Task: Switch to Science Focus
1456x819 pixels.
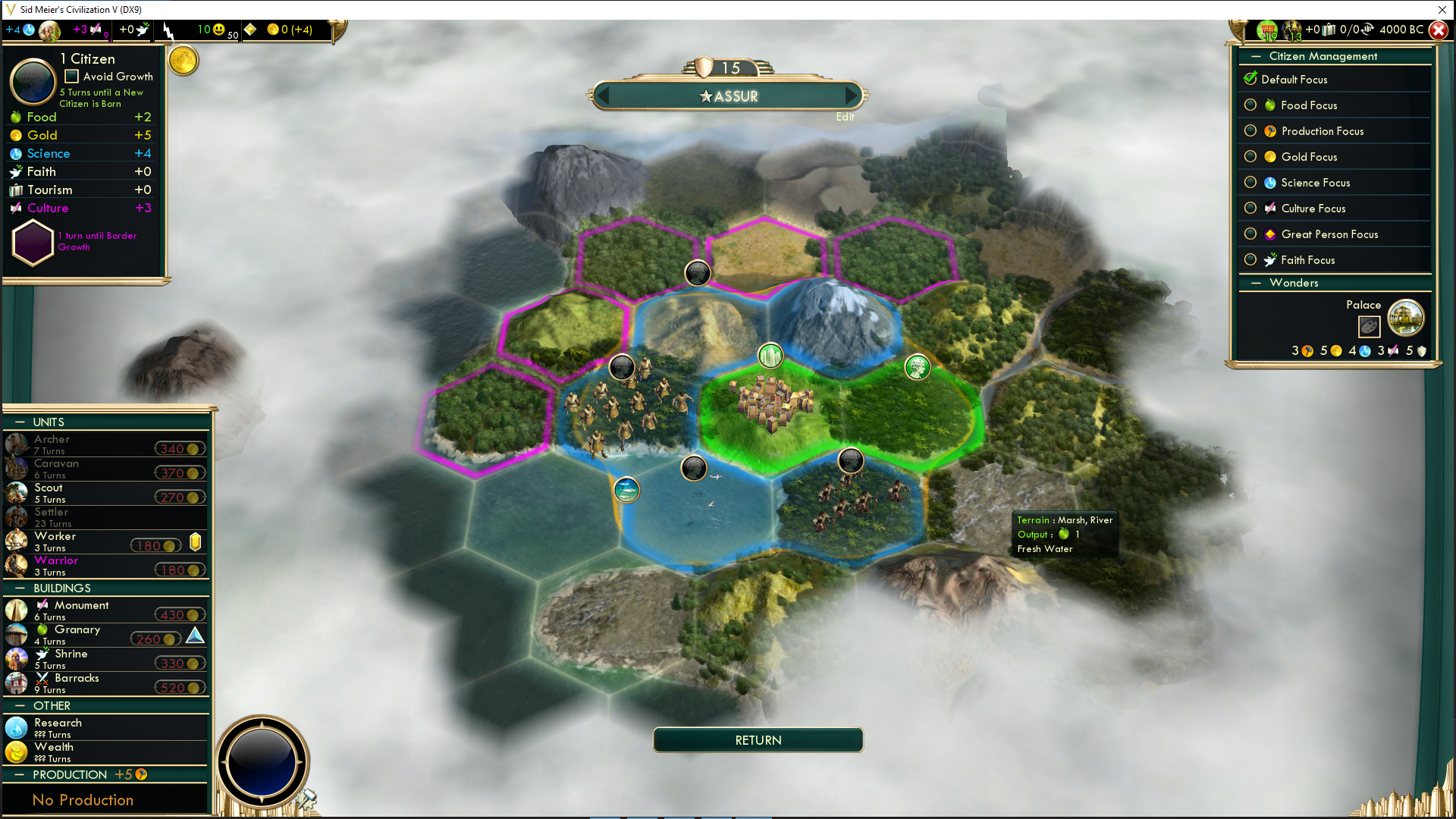Action: pos(1250,183)
